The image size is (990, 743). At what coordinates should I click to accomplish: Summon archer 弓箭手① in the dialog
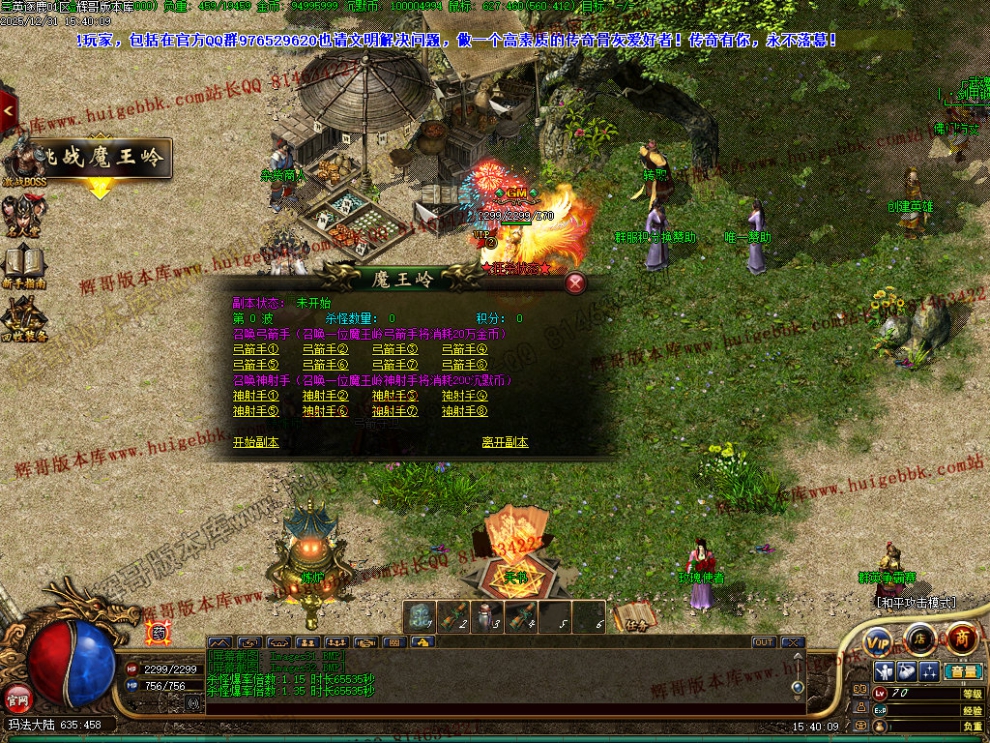click(x=256, y=350)
